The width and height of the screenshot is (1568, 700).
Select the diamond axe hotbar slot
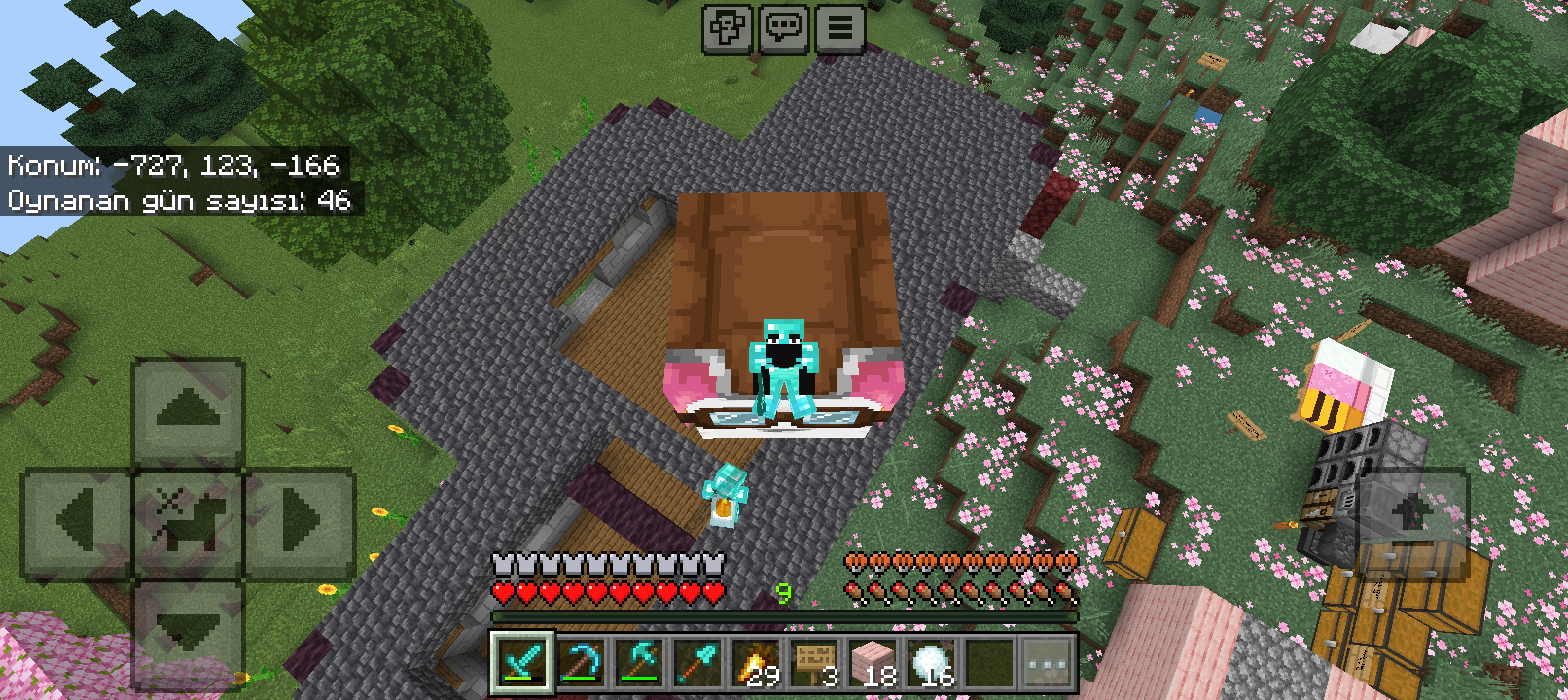pos(639,664)
